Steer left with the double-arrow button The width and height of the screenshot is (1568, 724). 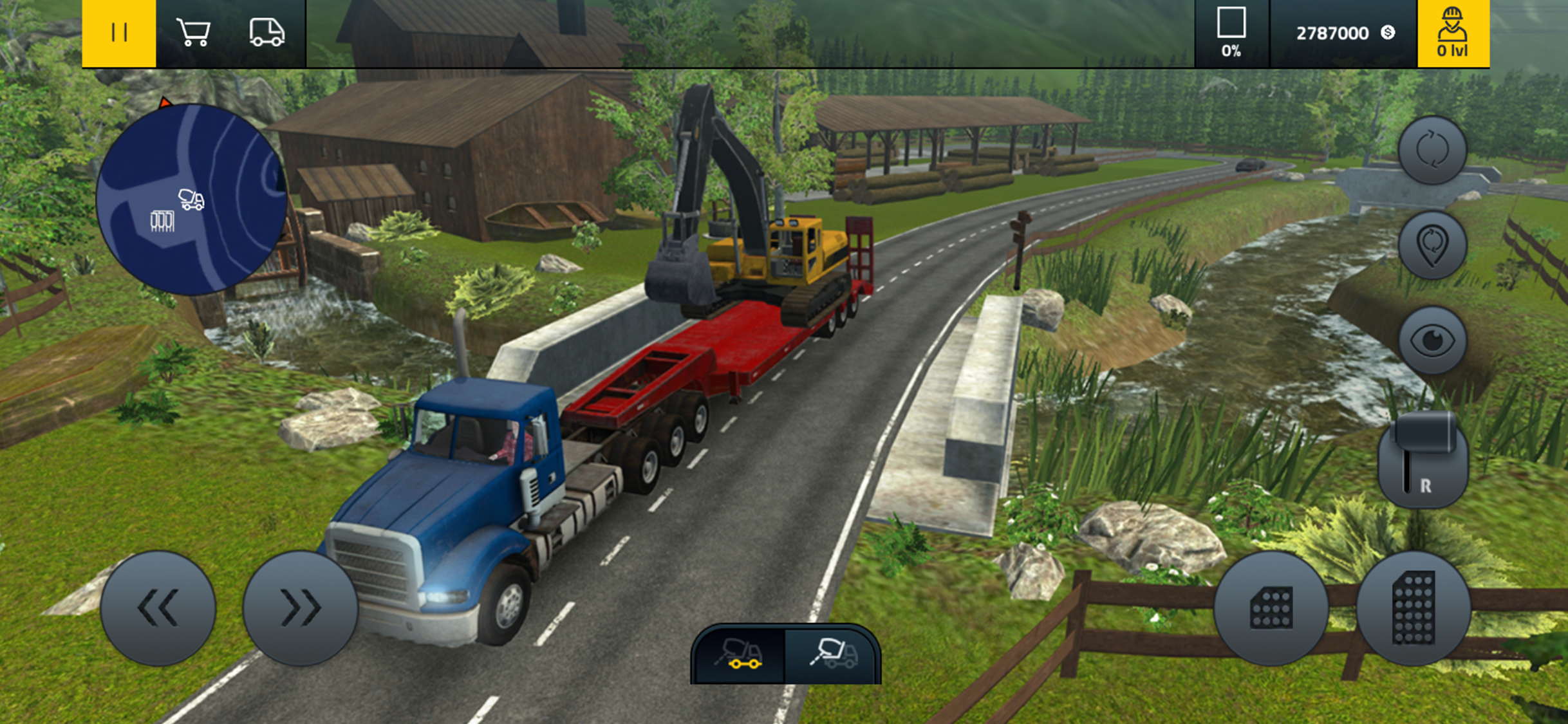point(158,608)
